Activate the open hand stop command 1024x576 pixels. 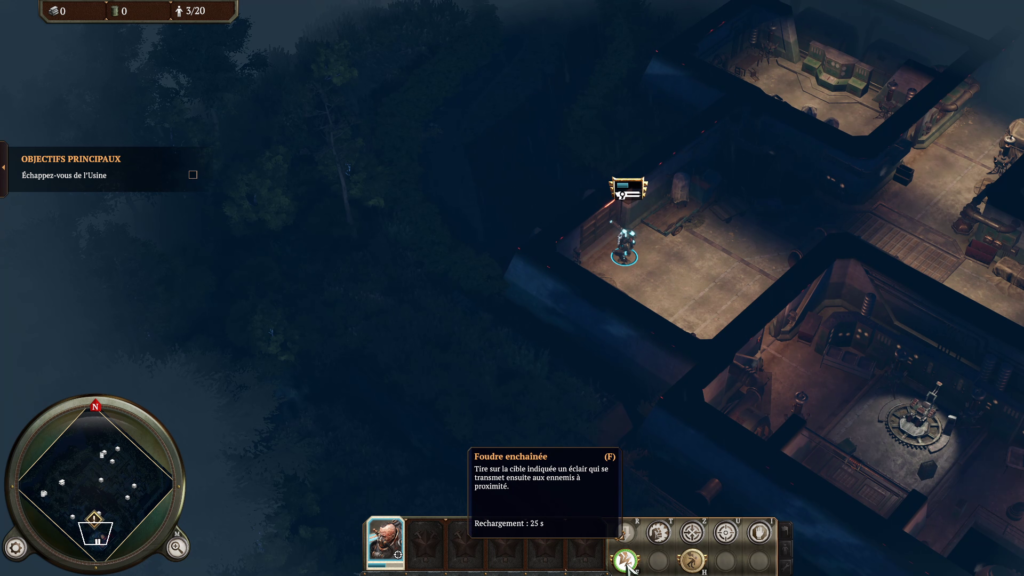click(x=760, y=532)
